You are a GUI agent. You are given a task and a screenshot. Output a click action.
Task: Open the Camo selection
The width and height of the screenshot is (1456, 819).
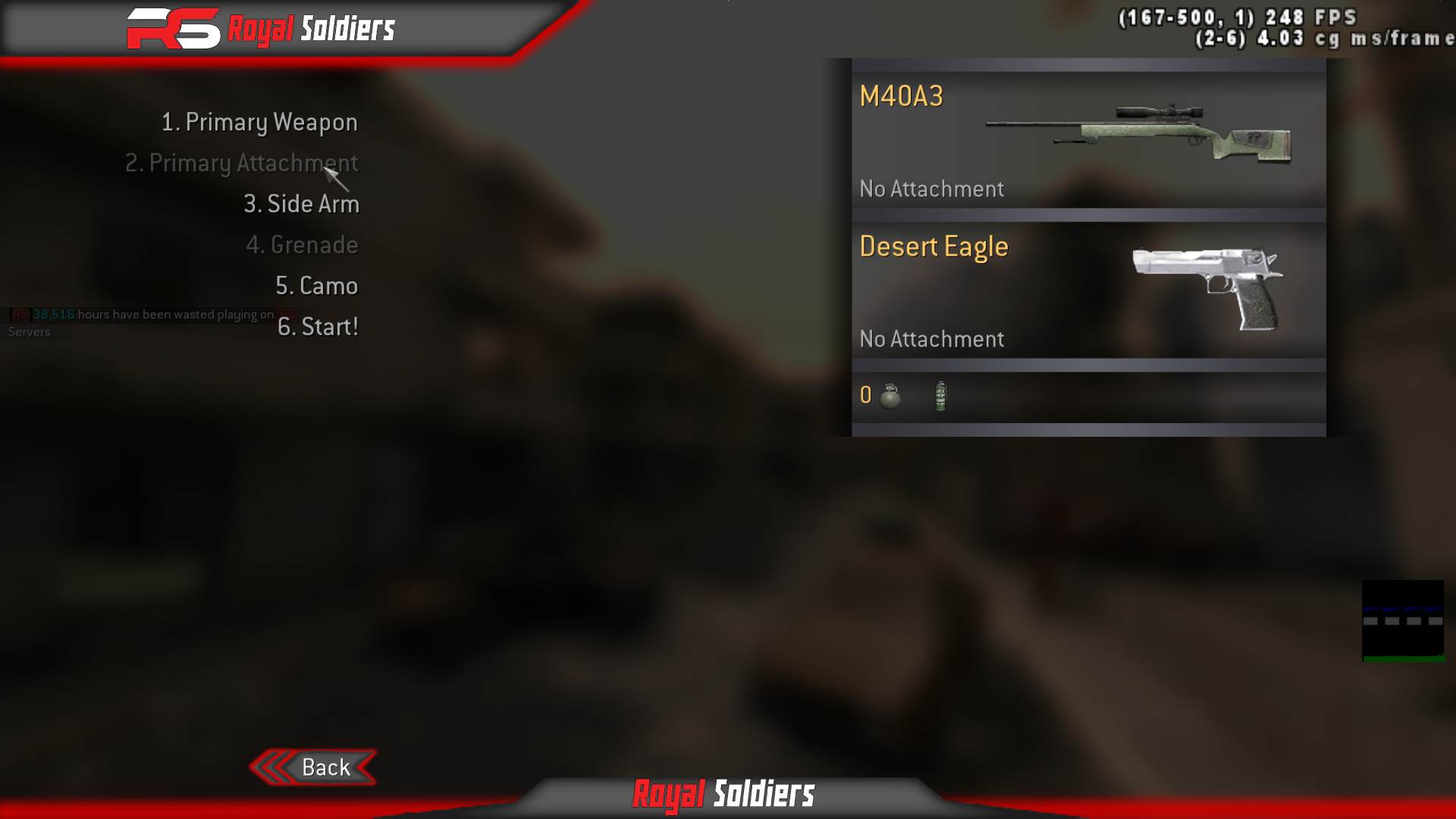(x=318, y=286)
